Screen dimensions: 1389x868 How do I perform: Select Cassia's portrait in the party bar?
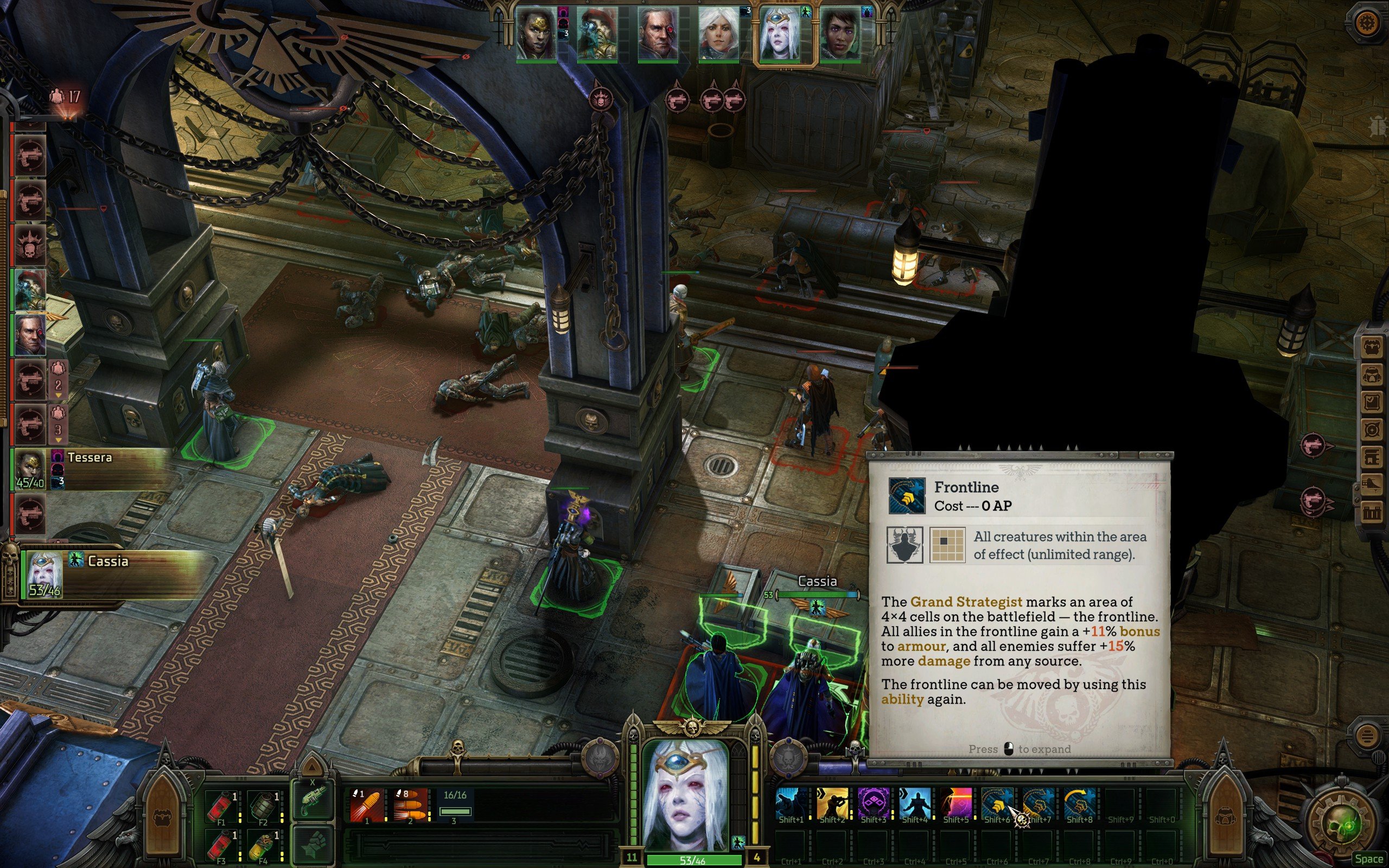tap(778, 33)
